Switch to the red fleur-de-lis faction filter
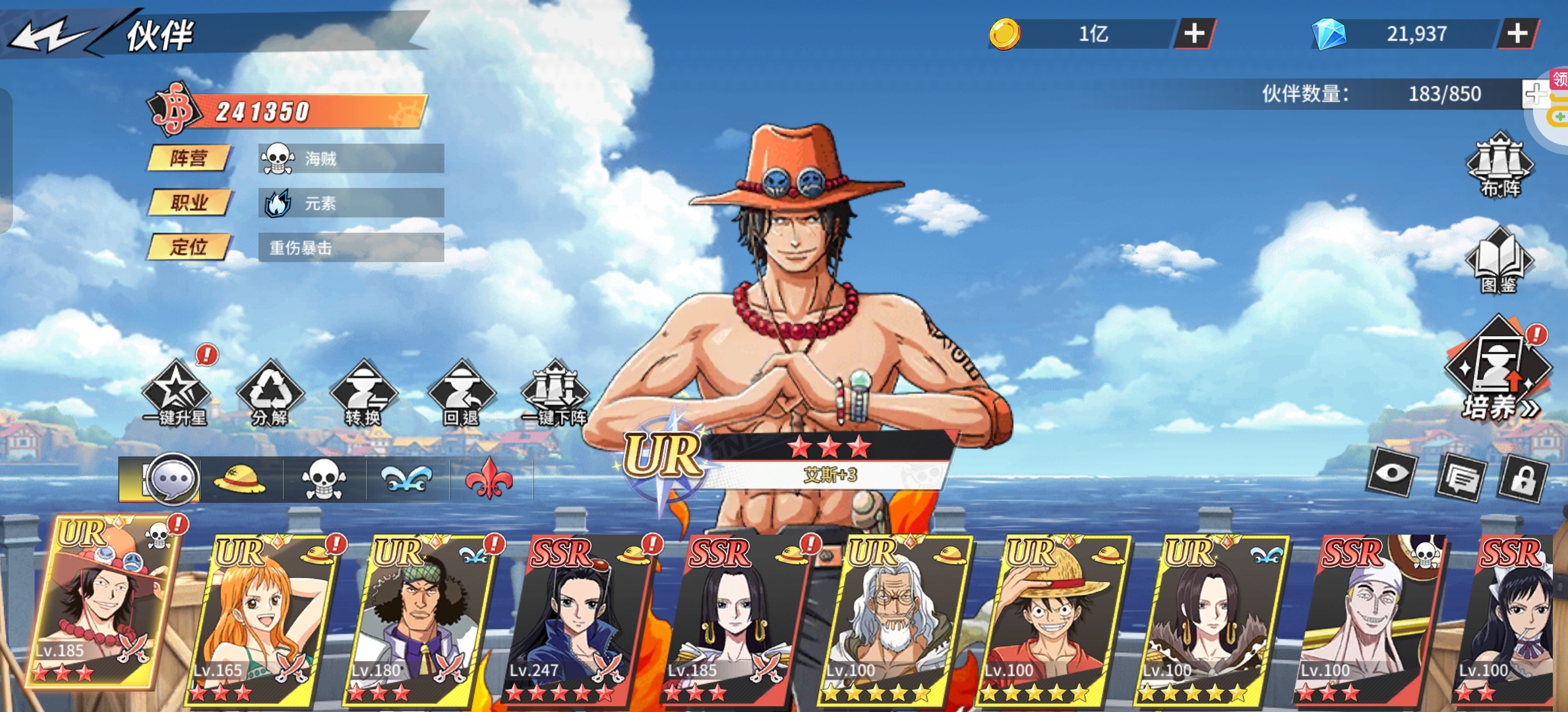The height and width of the screenshot is (712, 1568). tap(489, 479)
